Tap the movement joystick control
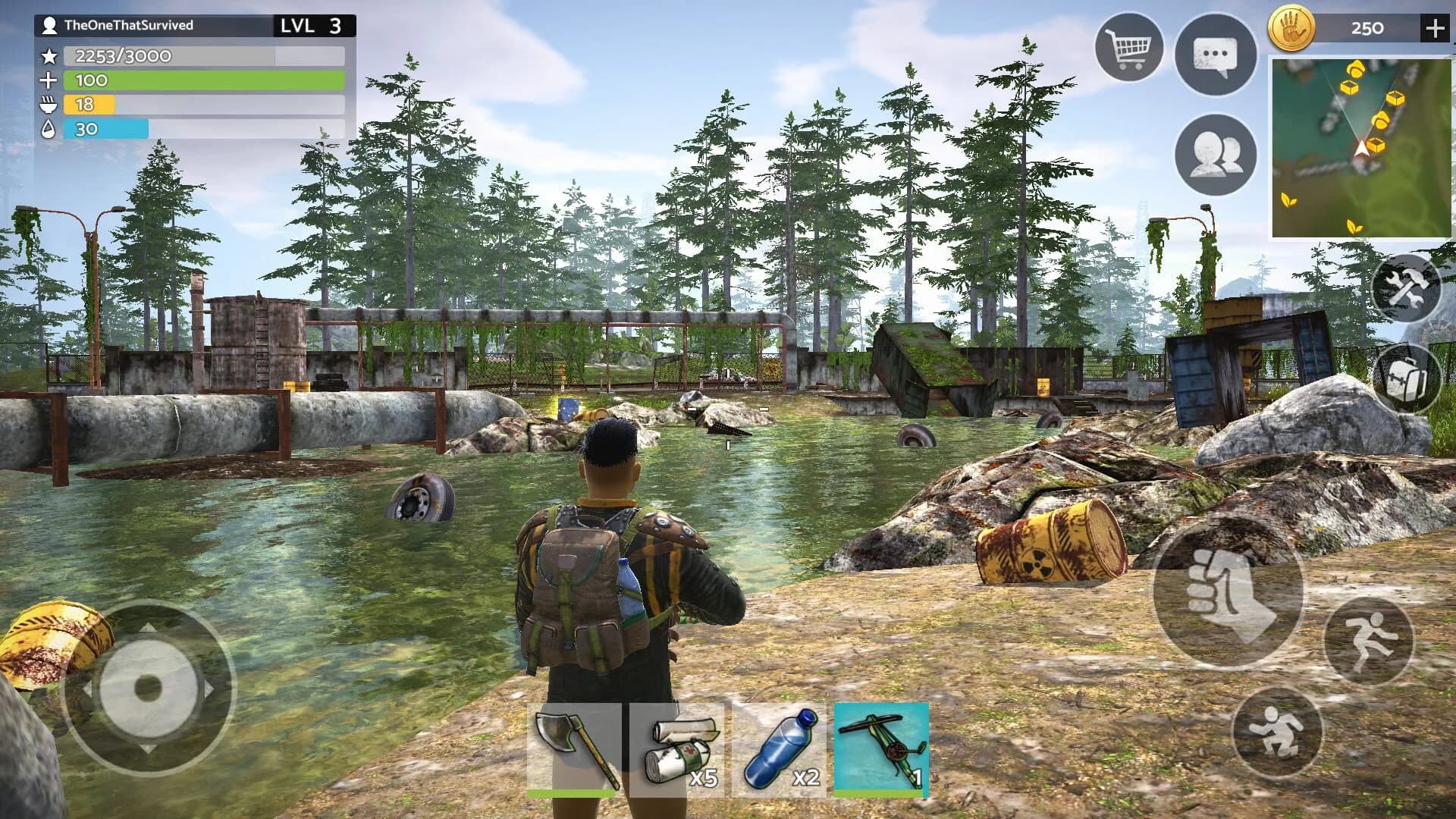The image size is (1456, 819). [x=146, y=687]
